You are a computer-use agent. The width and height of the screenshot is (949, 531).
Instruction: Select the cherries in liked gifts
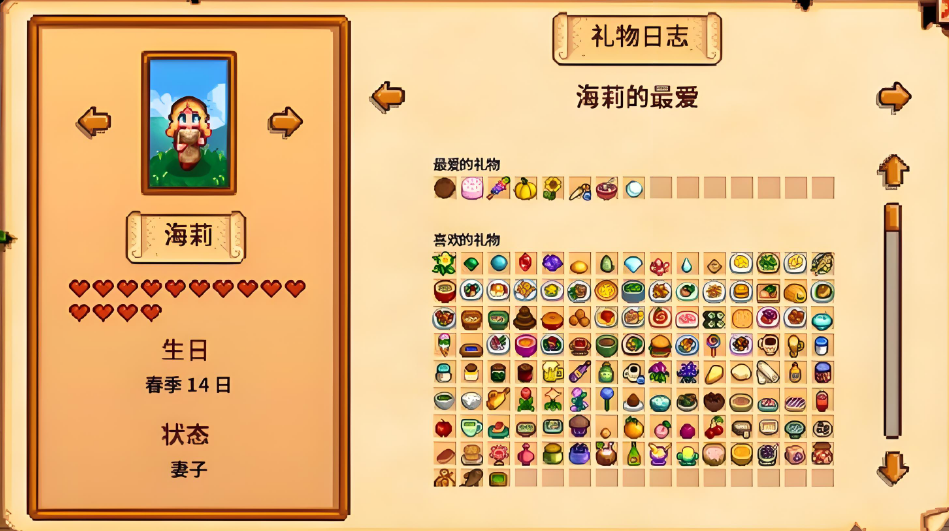pos(715,428)
